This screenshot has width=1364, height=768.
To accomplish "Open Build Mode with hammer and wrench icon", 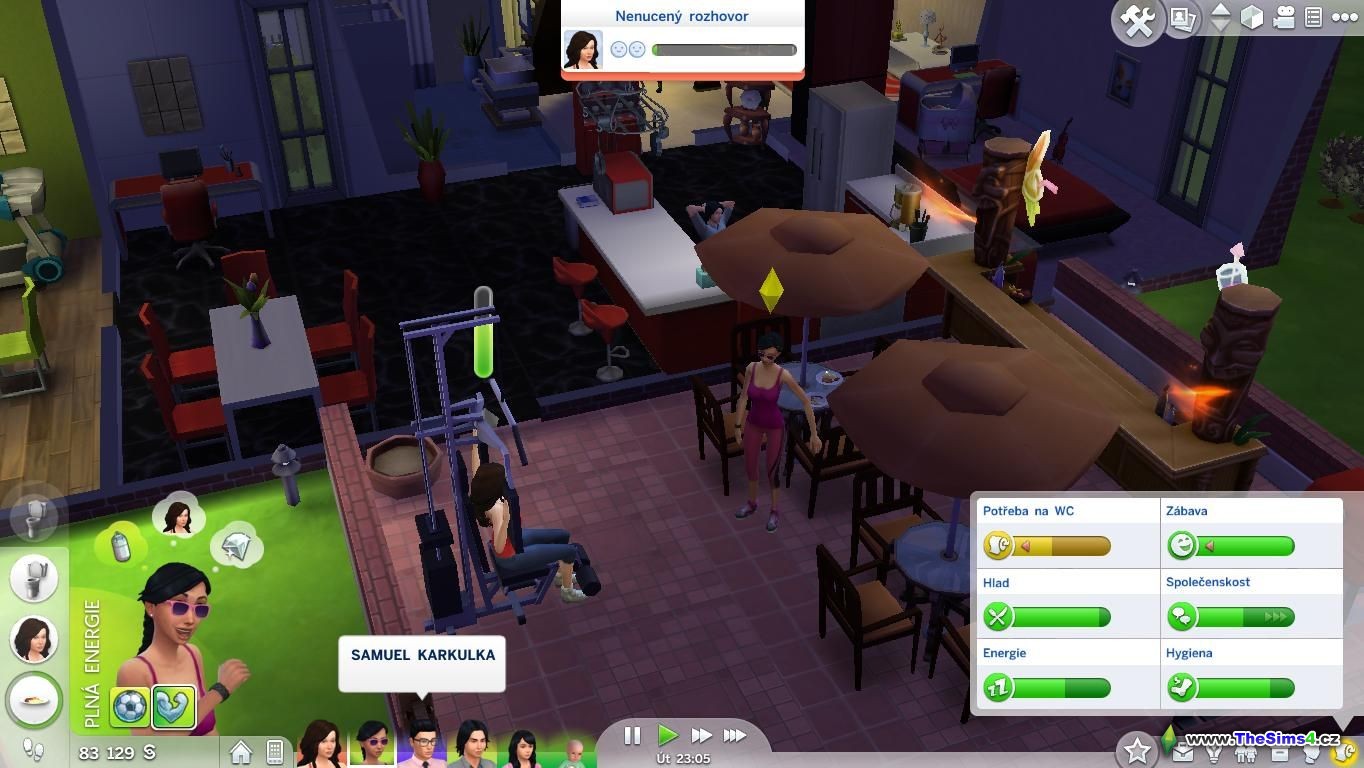I will pyautogui.click(x=1138, y=21).
